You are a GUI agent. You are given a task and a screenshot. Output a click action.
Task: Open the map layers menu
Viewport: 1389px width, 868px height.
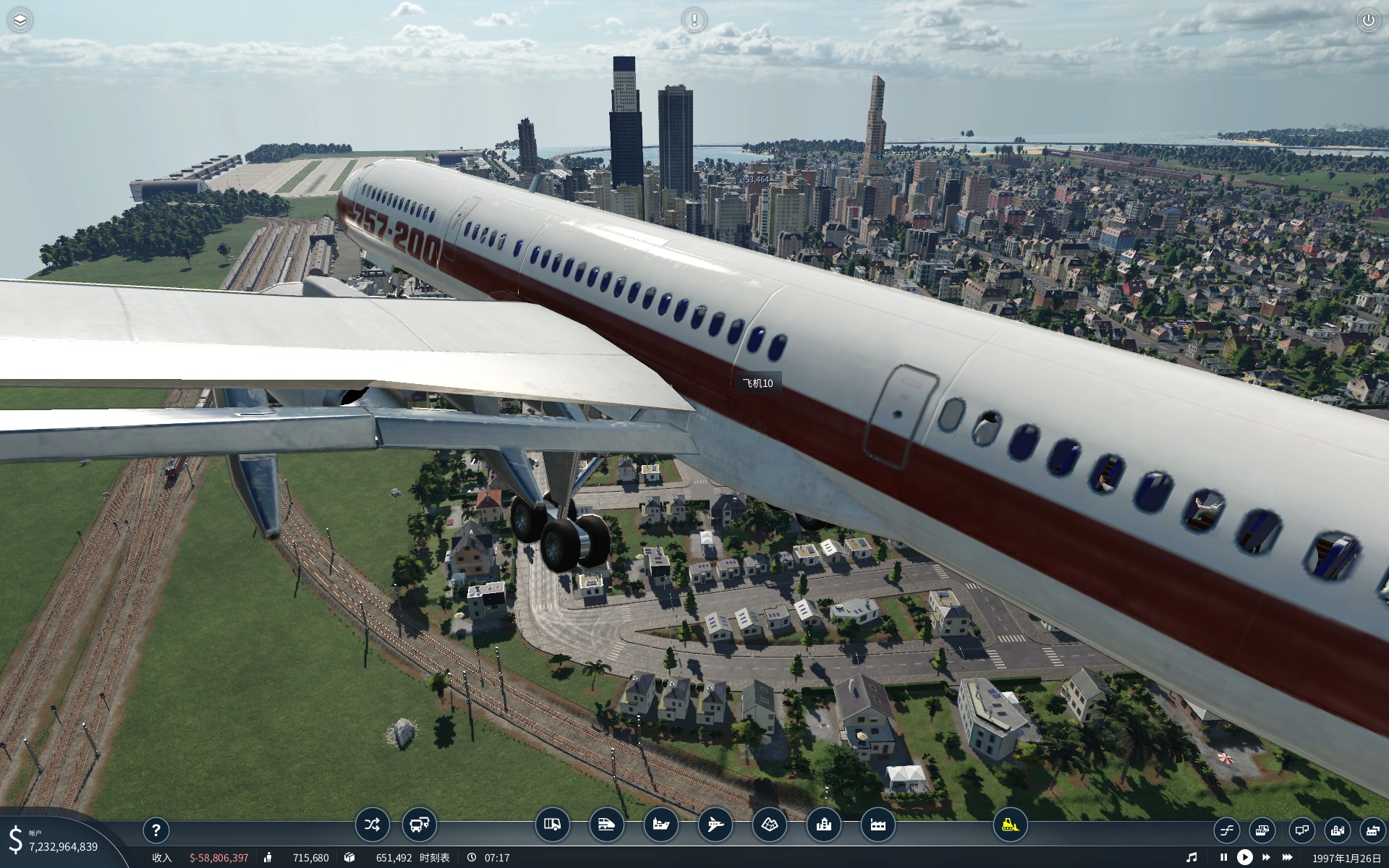coord(20,20)
